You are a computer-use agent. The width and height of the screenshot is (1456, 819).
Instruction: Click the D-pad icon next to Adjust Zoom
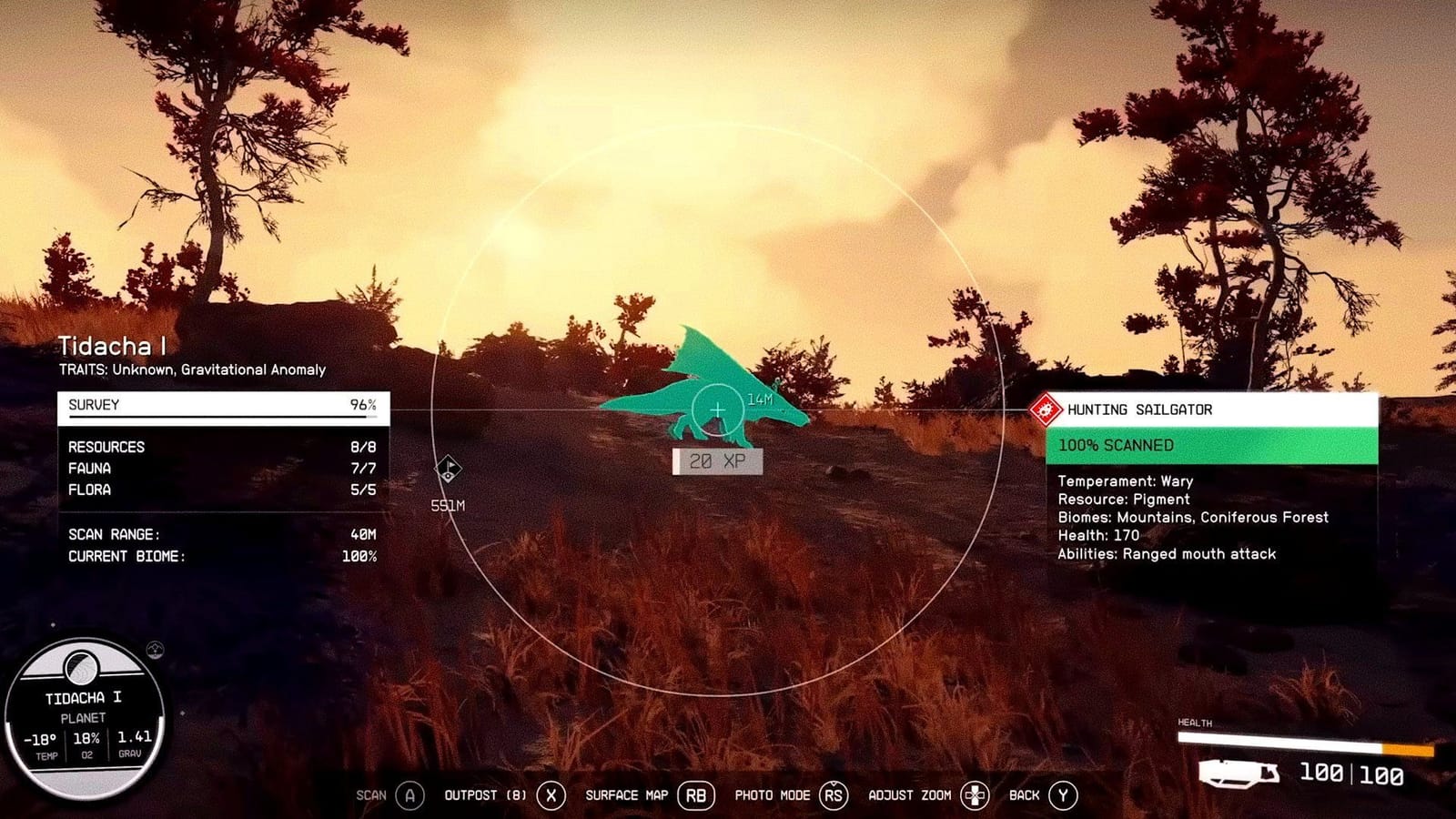(973, 794)
